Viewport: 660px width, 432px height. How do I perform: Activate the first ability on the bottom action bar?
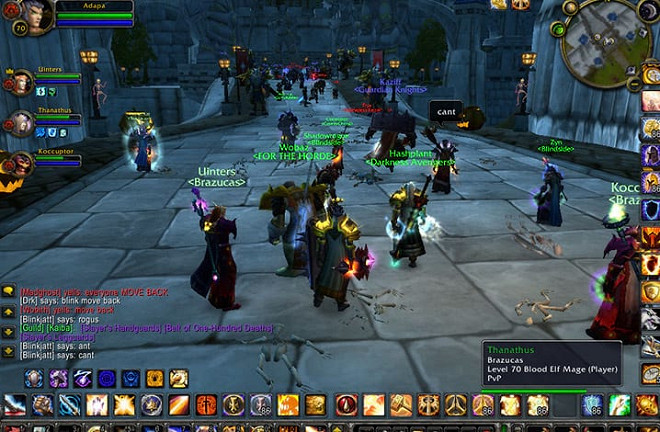[x=15, y=405]
